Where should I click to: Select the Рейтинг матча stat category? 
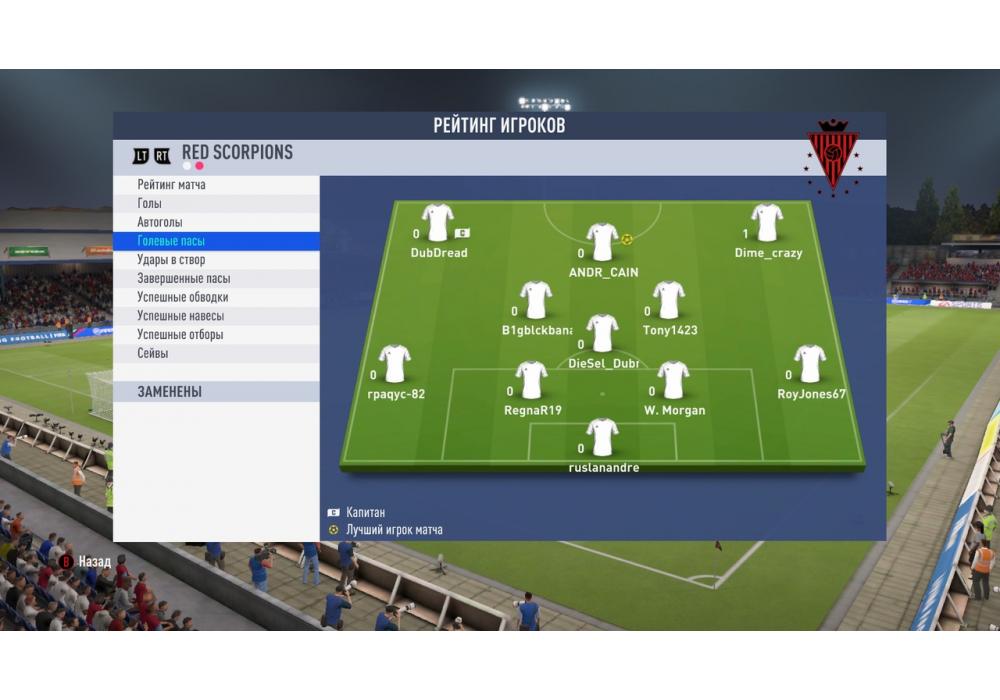pos(172,185)
